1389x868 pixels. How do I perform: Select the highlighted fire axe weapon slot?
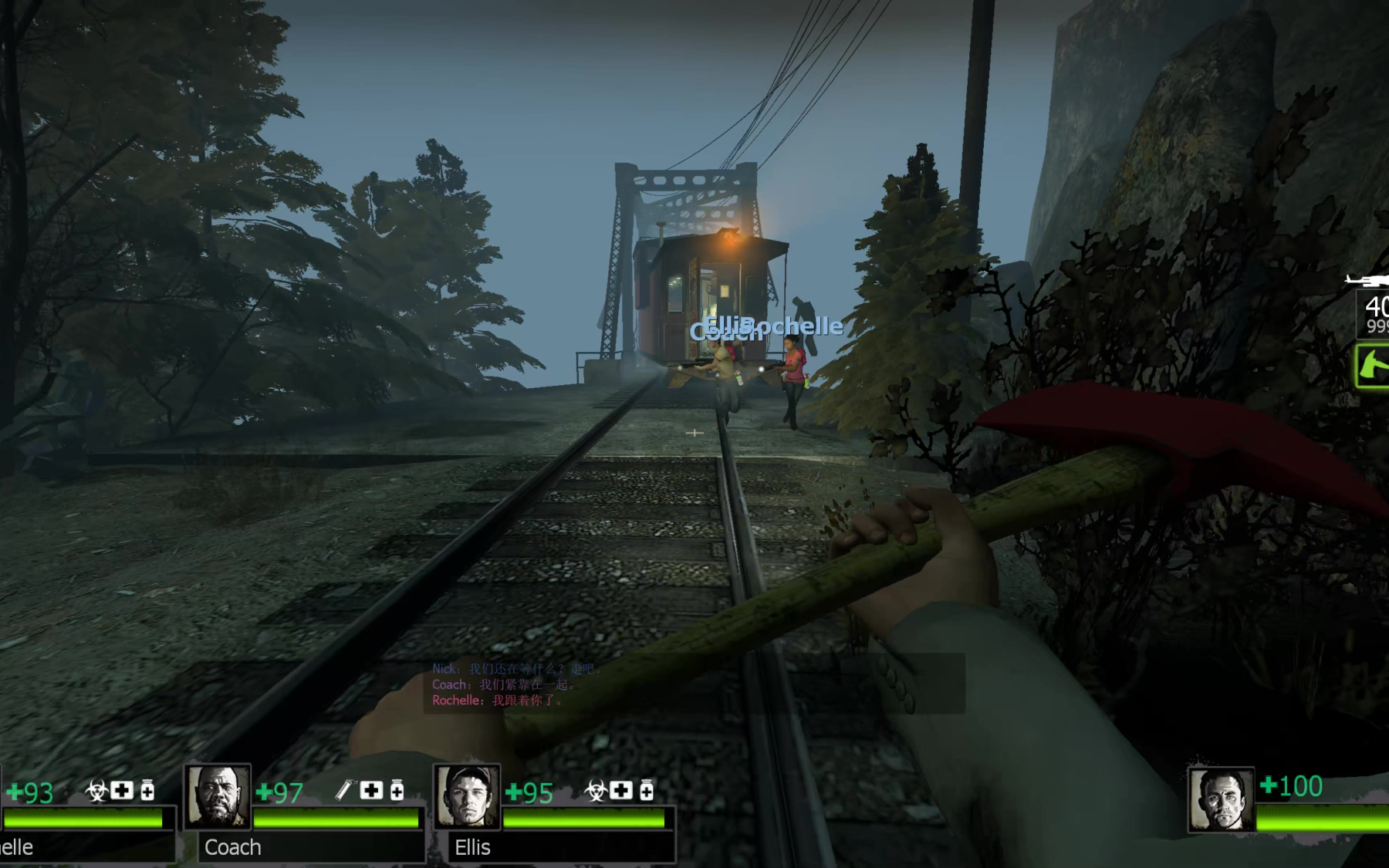(1374, 366)
